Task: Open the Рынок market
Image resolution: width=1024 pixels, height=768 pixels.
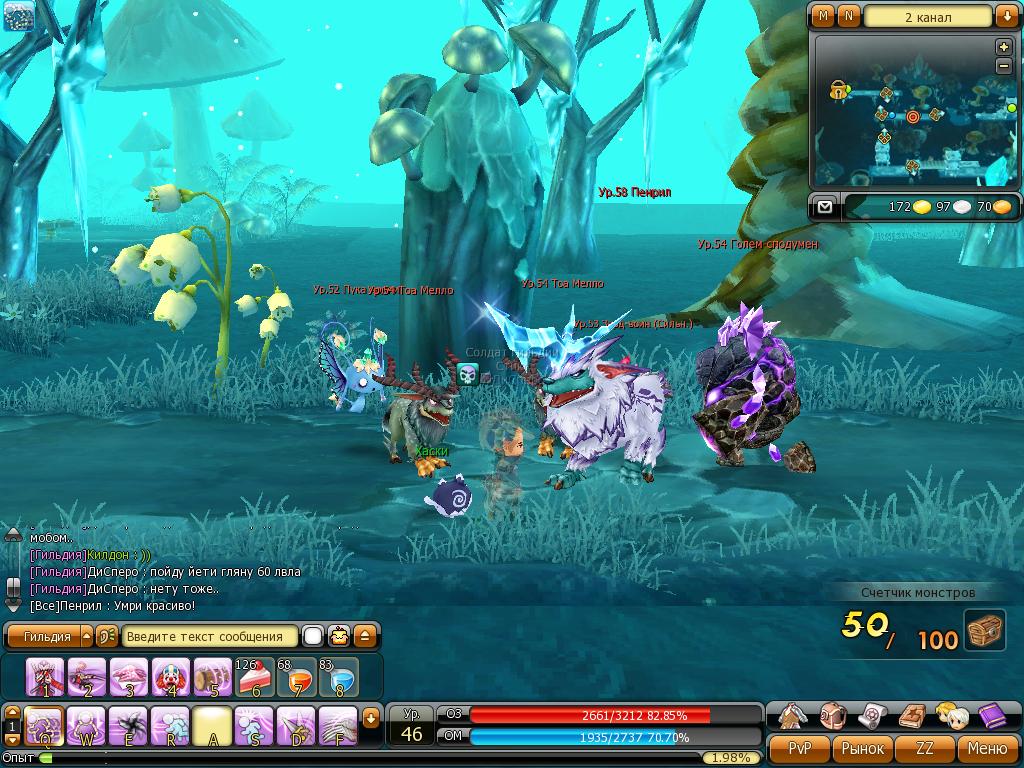Action: tap(862, 748)
